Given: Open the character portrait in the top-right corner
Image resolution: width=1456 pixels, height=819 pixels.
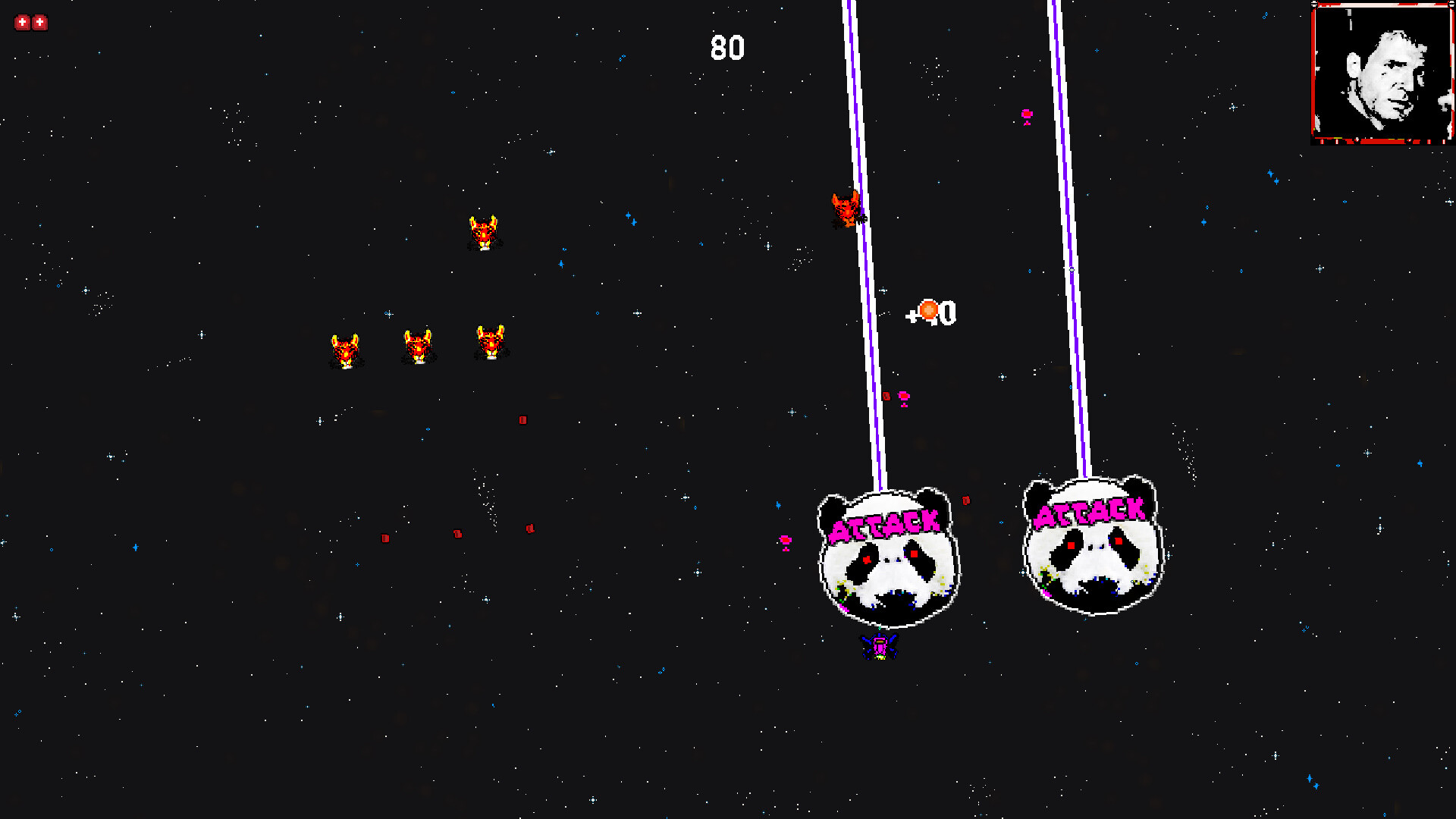Looking at the screenshot, I should pyautogui.click(x=1382, y=73).
